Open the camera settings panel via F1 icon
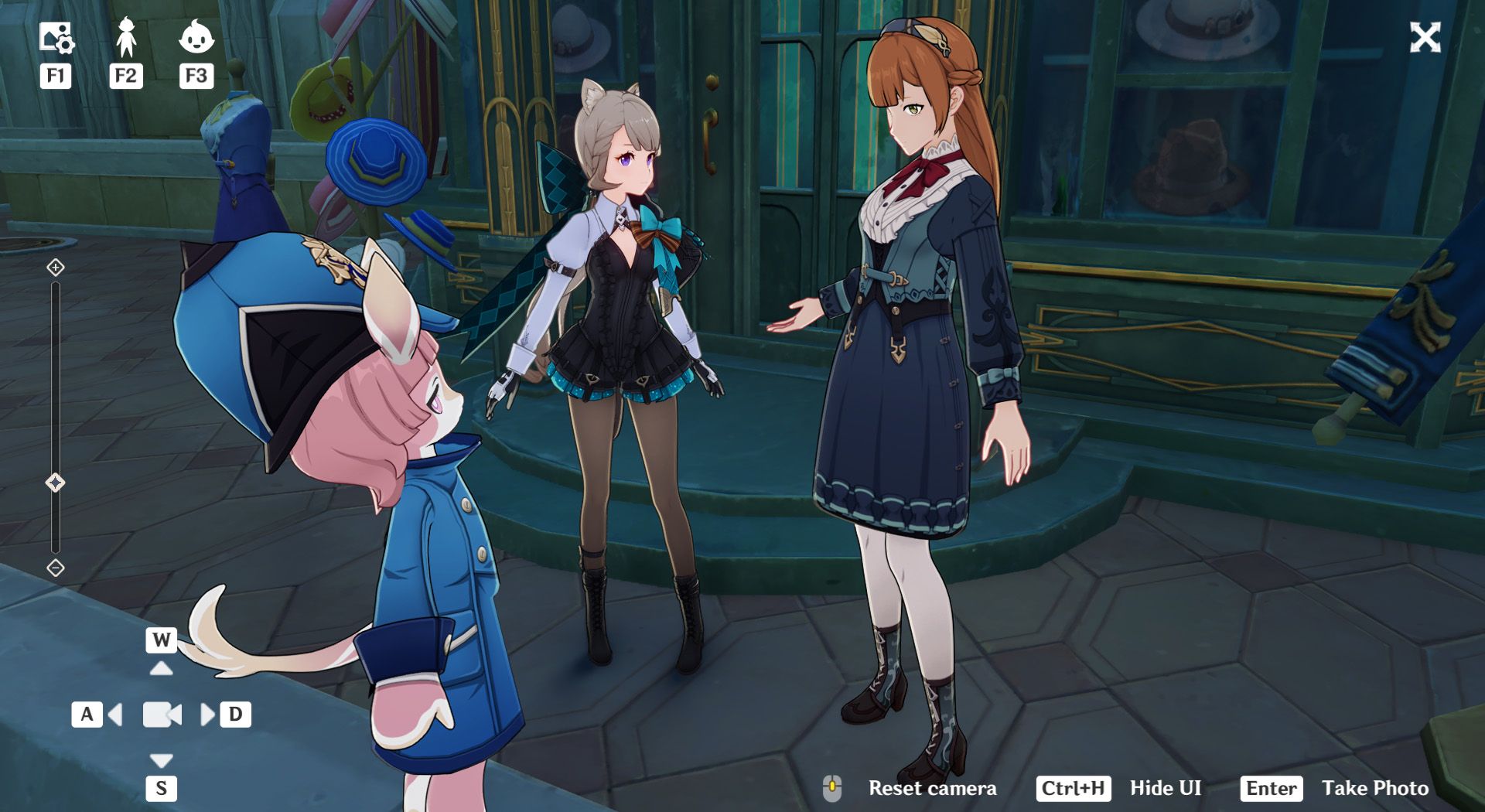Image resolution: width=1485 pixels, height=812 pixels. (x=56, y=35)
